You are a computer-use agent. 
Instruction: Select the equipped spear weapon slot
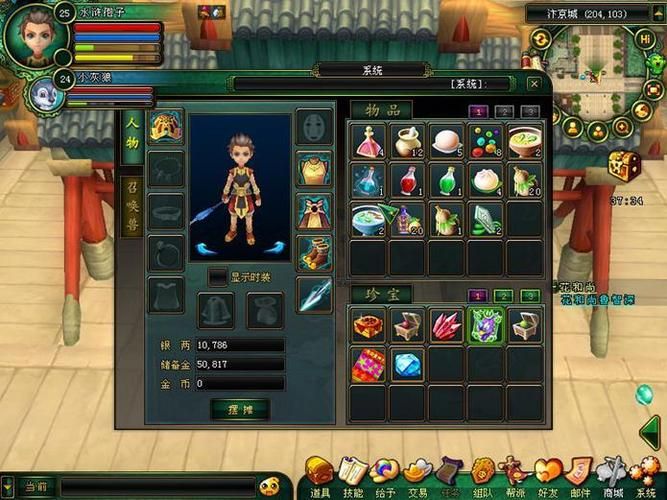point(314,296)
